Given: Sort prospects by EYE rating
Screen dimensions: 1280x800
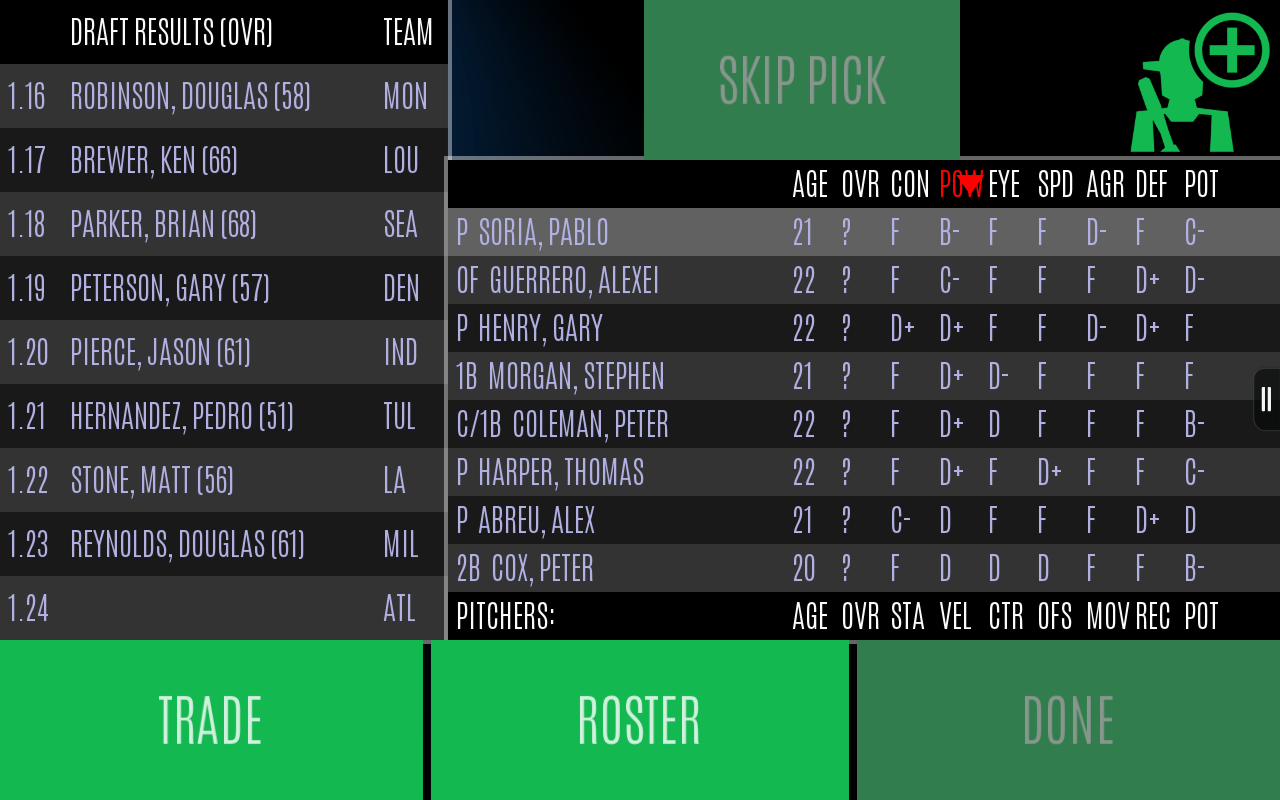Looking at the screenshot, I should coord(1004,184).
